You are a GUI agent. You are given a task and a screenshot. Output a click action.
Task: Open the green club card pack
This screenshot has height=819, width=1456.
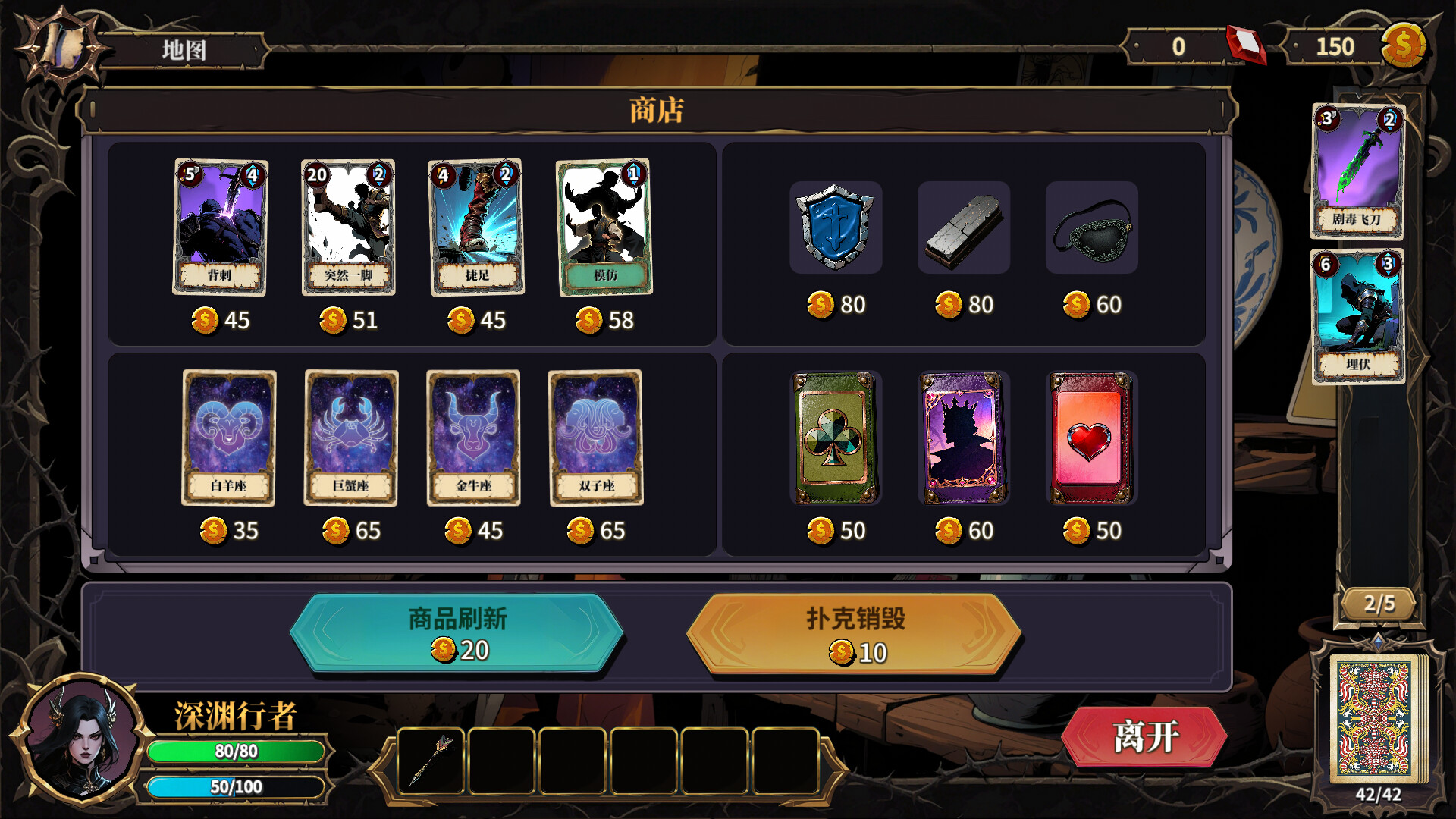click(833, 438)
